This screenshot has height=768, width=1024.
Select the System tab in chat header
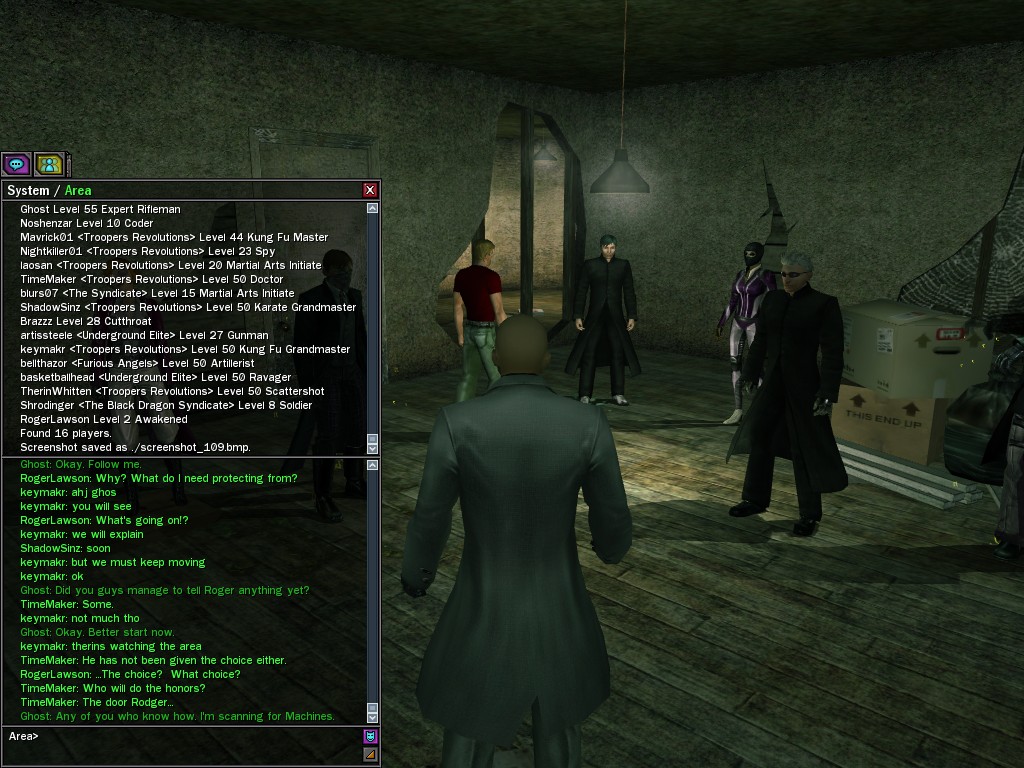click(x=28, y=190)
